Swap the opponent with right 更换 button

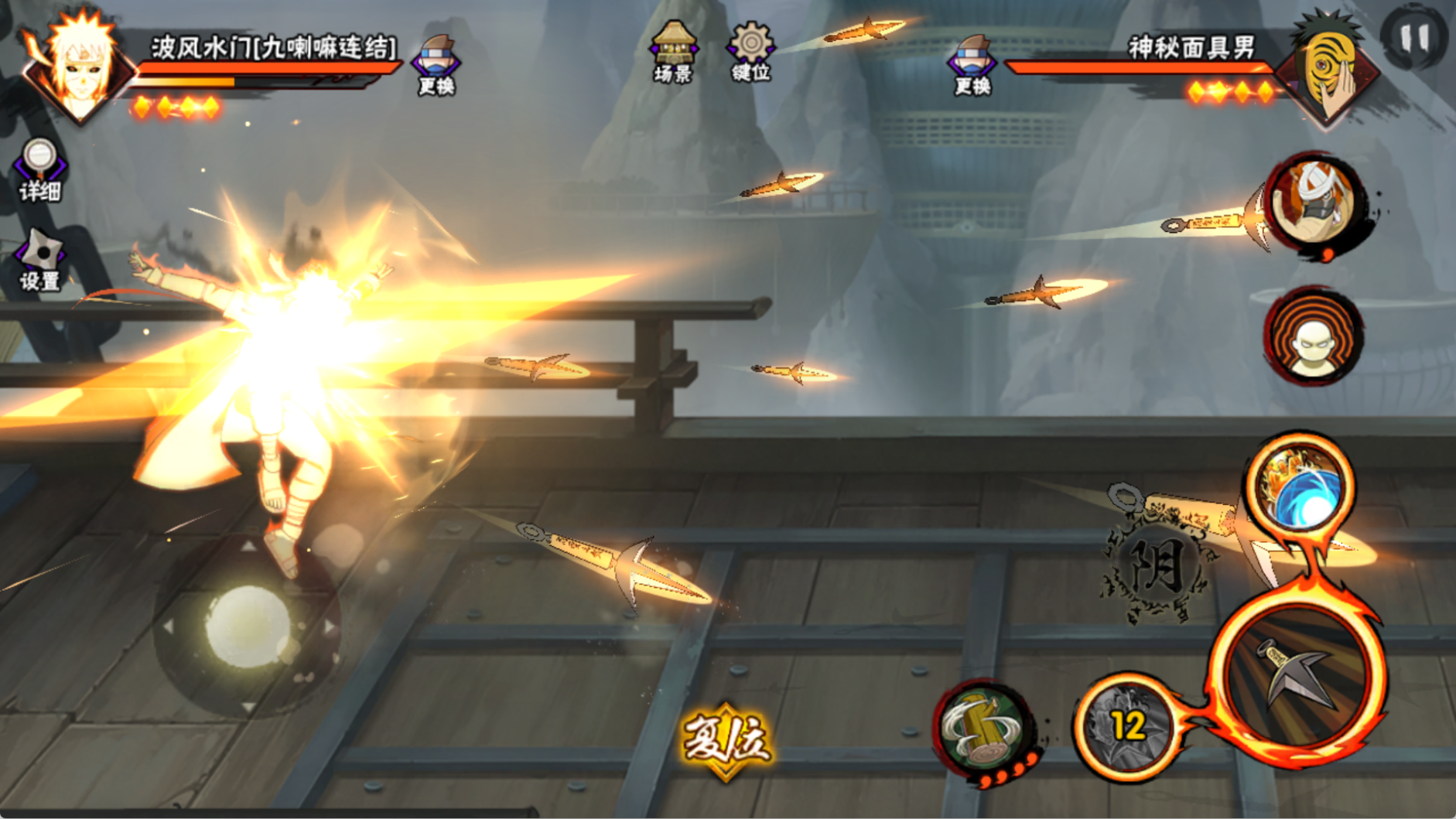click(x=972, y=64)
